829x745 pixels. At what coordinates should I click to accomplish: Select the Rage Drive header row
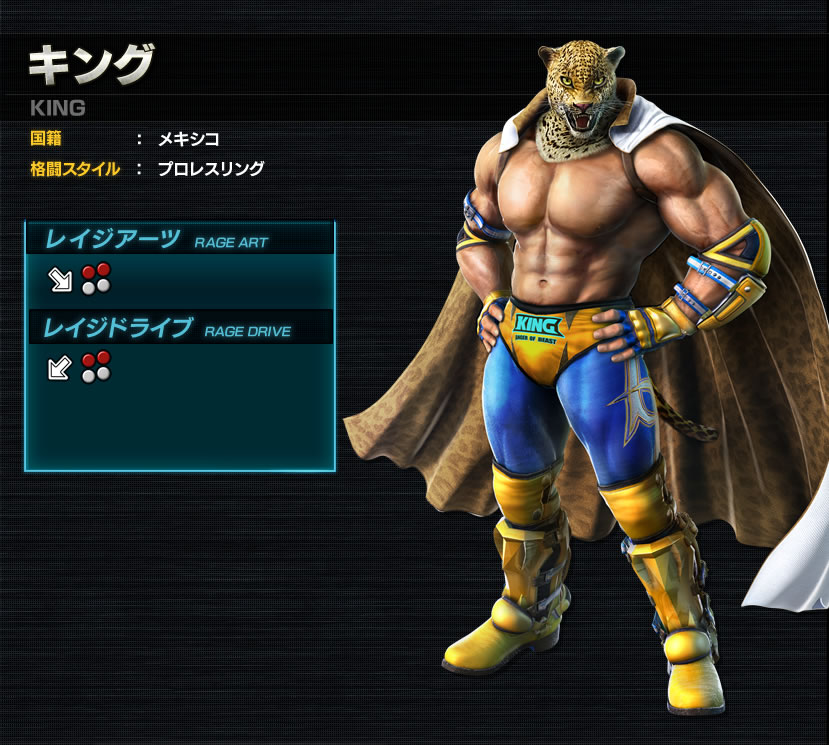(180, 327)
